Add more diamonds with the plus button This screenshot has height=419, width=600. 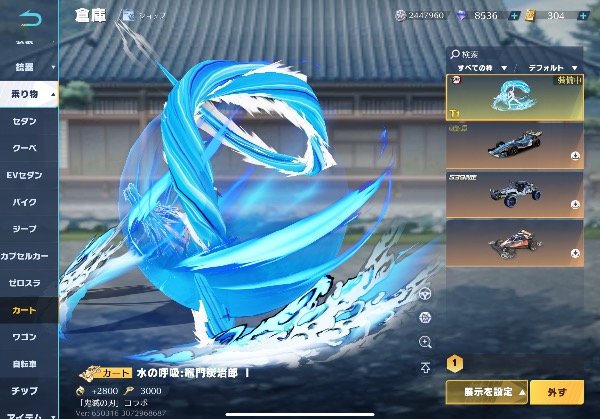(513, 15)
